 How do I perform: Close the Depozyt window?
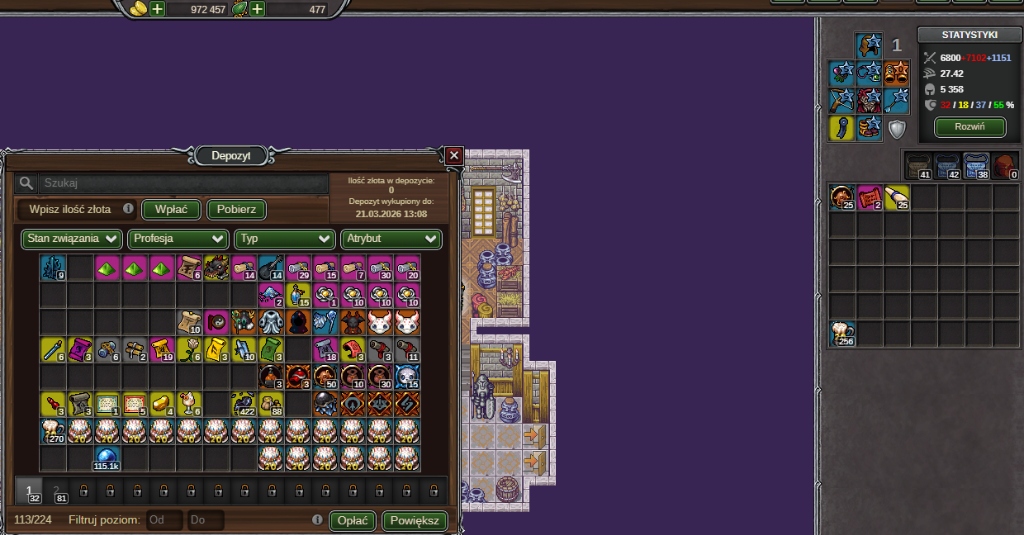tap(454, 155)
